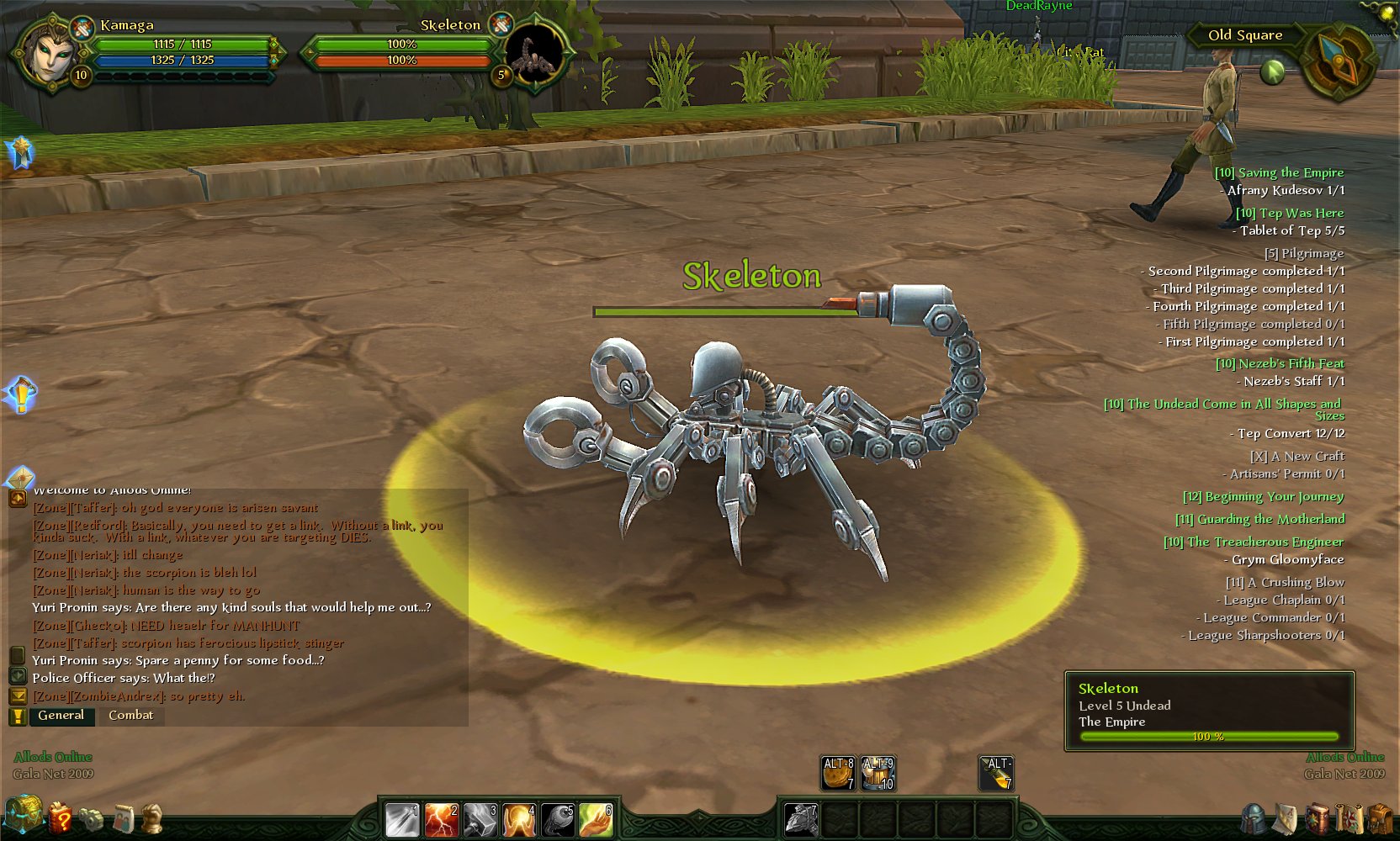The height and width of the screenshot is (841, 1400).
Task: Activate the lightning strike ability in slot 2
Action: tap(441, 820)
